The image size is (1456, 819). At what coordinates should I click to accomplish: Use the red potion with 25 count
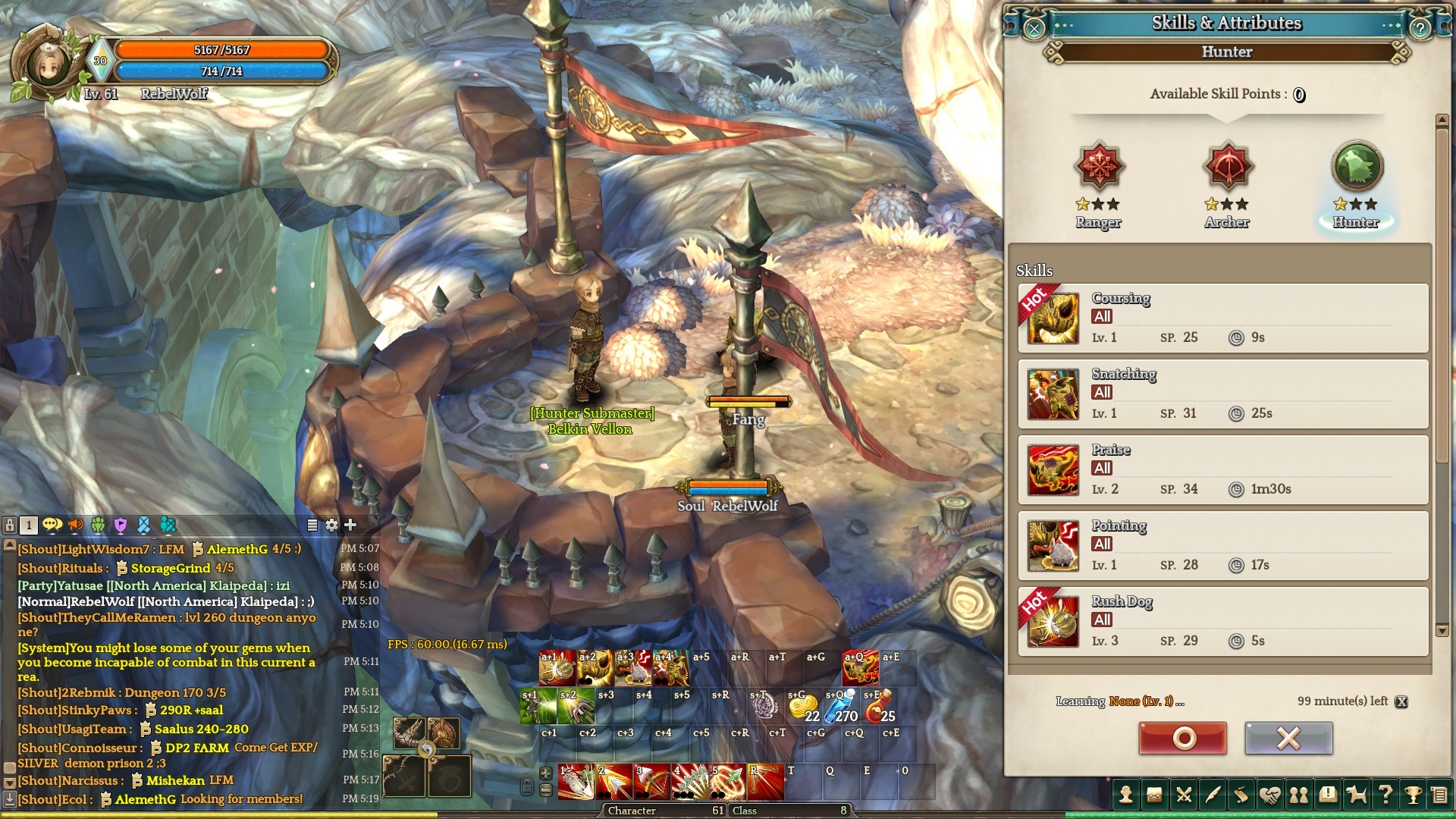coord(880,707)
